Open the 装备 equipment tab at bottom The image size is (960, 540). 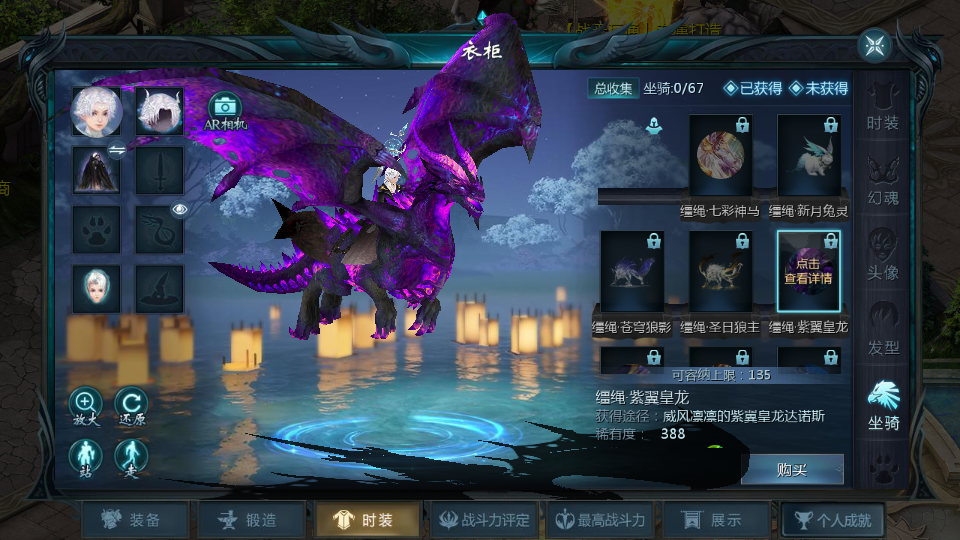pos(134,520)
